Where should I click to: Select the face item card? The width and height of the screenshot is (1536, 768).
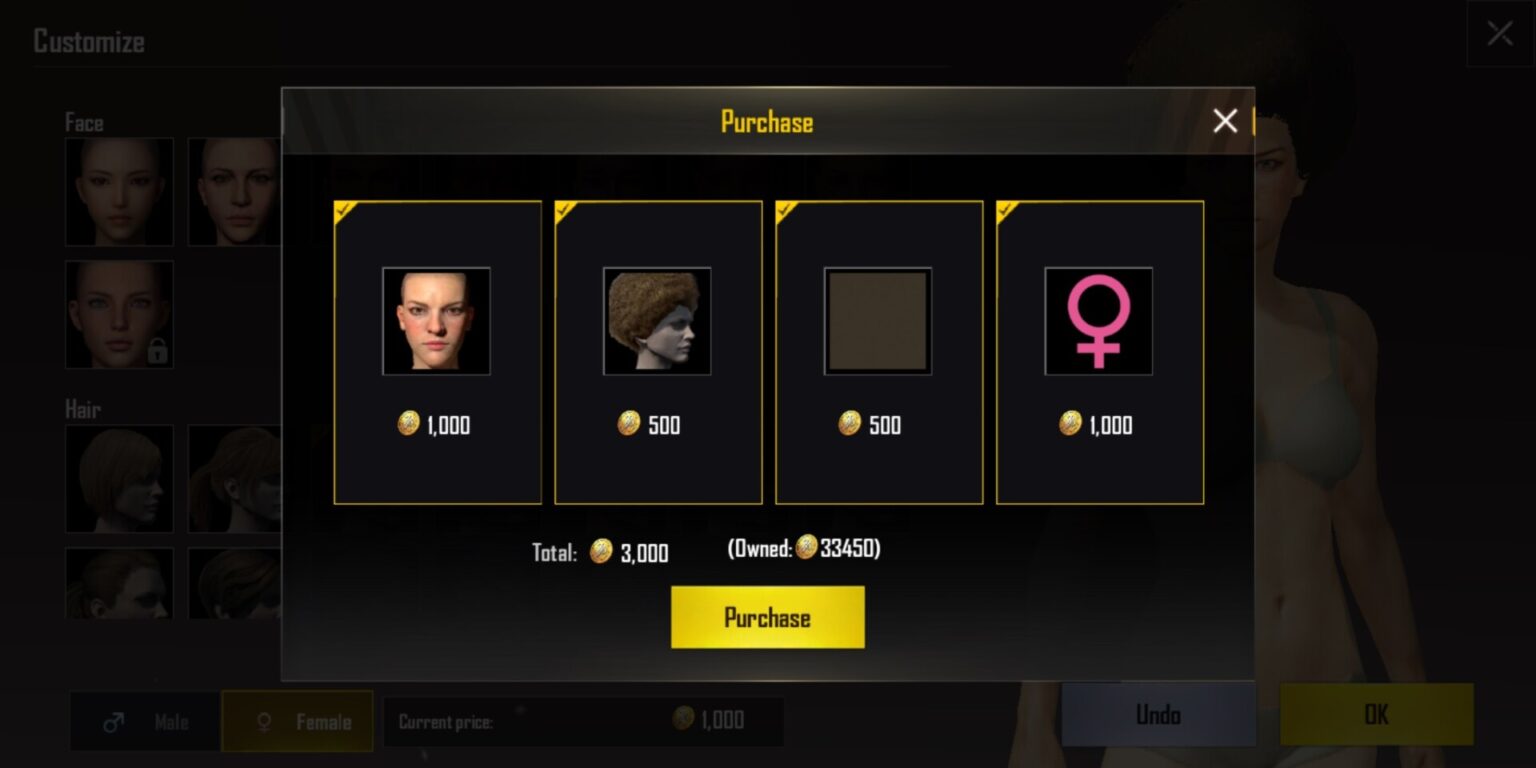click(x=437, y=352)
